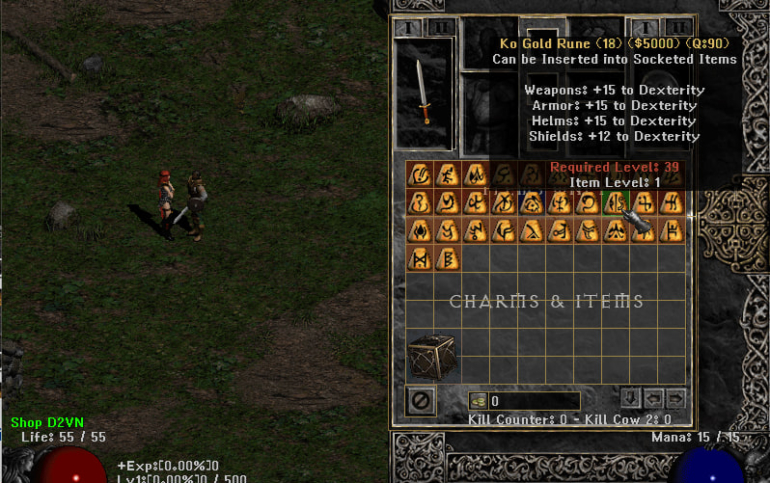Select weapon tab I above the sword
Screen dimensions: 770x483
click(x=410, y=27)
